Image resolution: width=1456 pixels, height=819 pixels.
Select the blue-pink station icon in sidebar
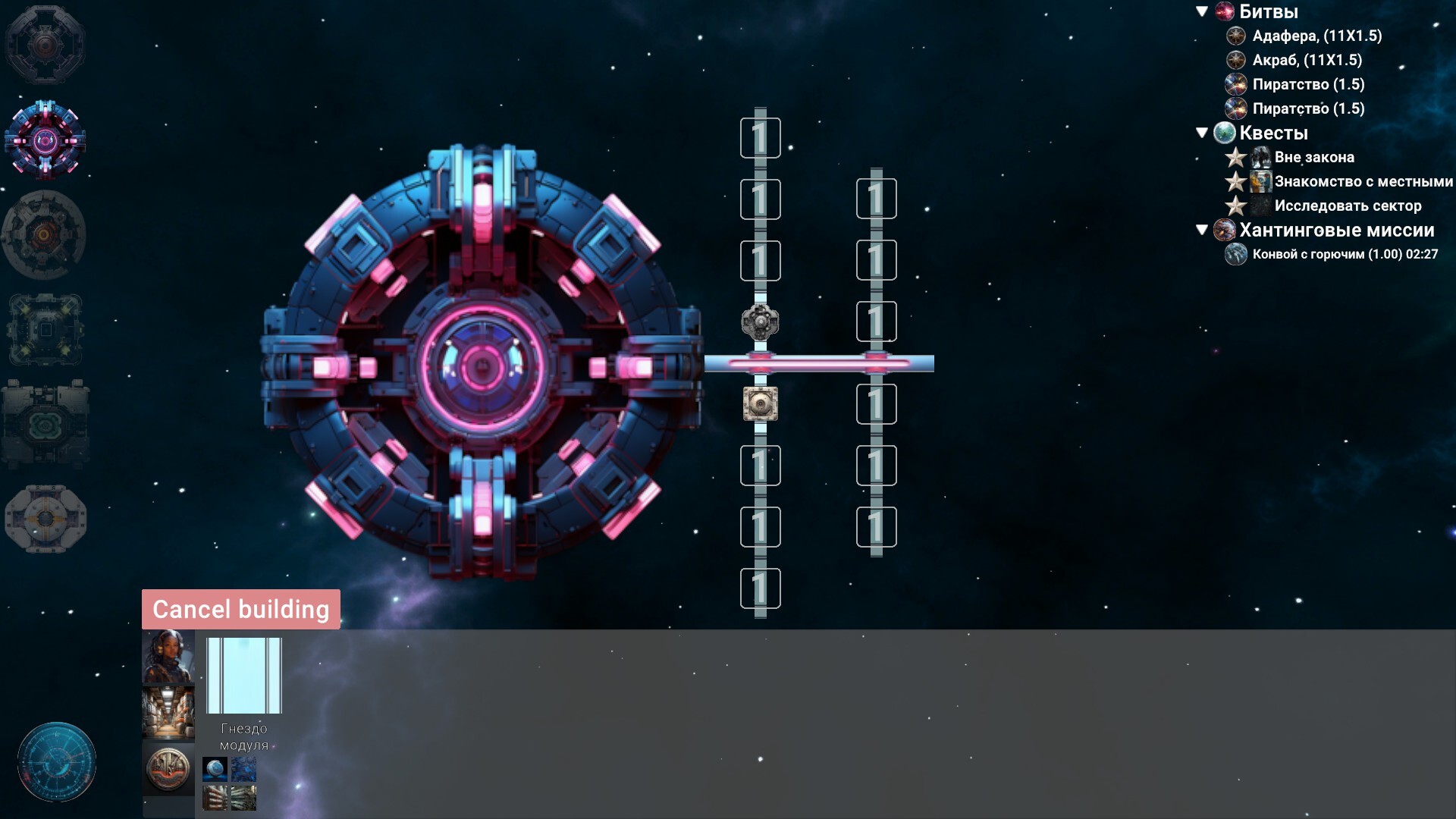tap(45, 140)
